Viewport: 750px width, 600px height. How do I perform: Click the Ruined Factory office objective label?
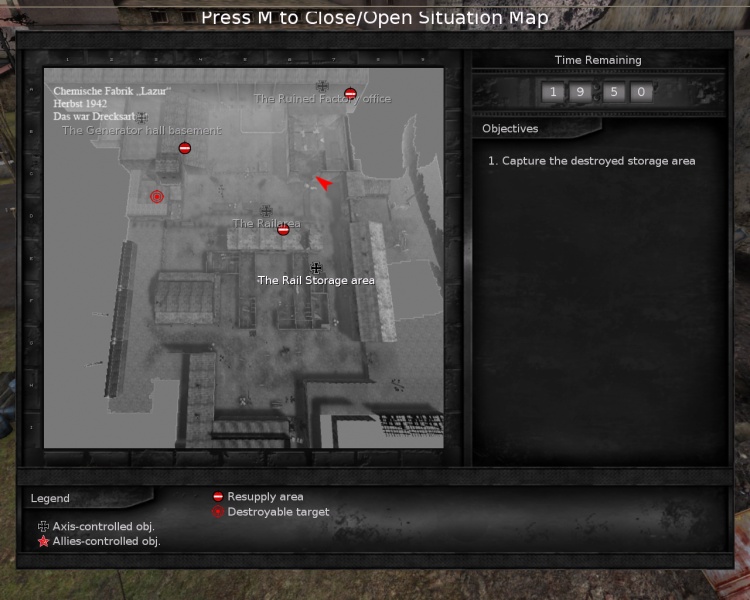322,99
